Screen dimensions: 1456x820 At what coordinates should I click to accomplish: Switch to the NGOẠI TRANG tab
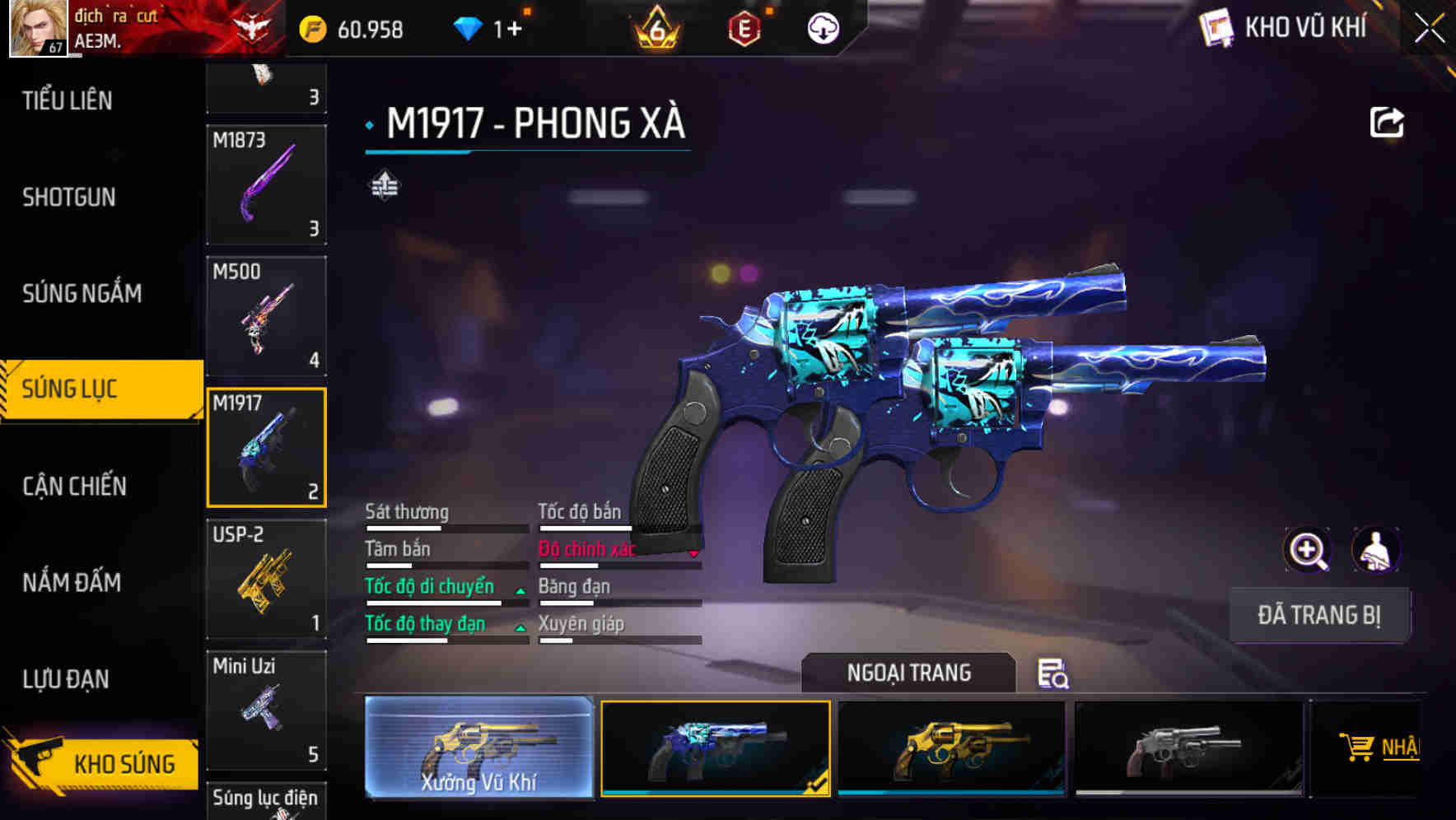tap(910, 673)
